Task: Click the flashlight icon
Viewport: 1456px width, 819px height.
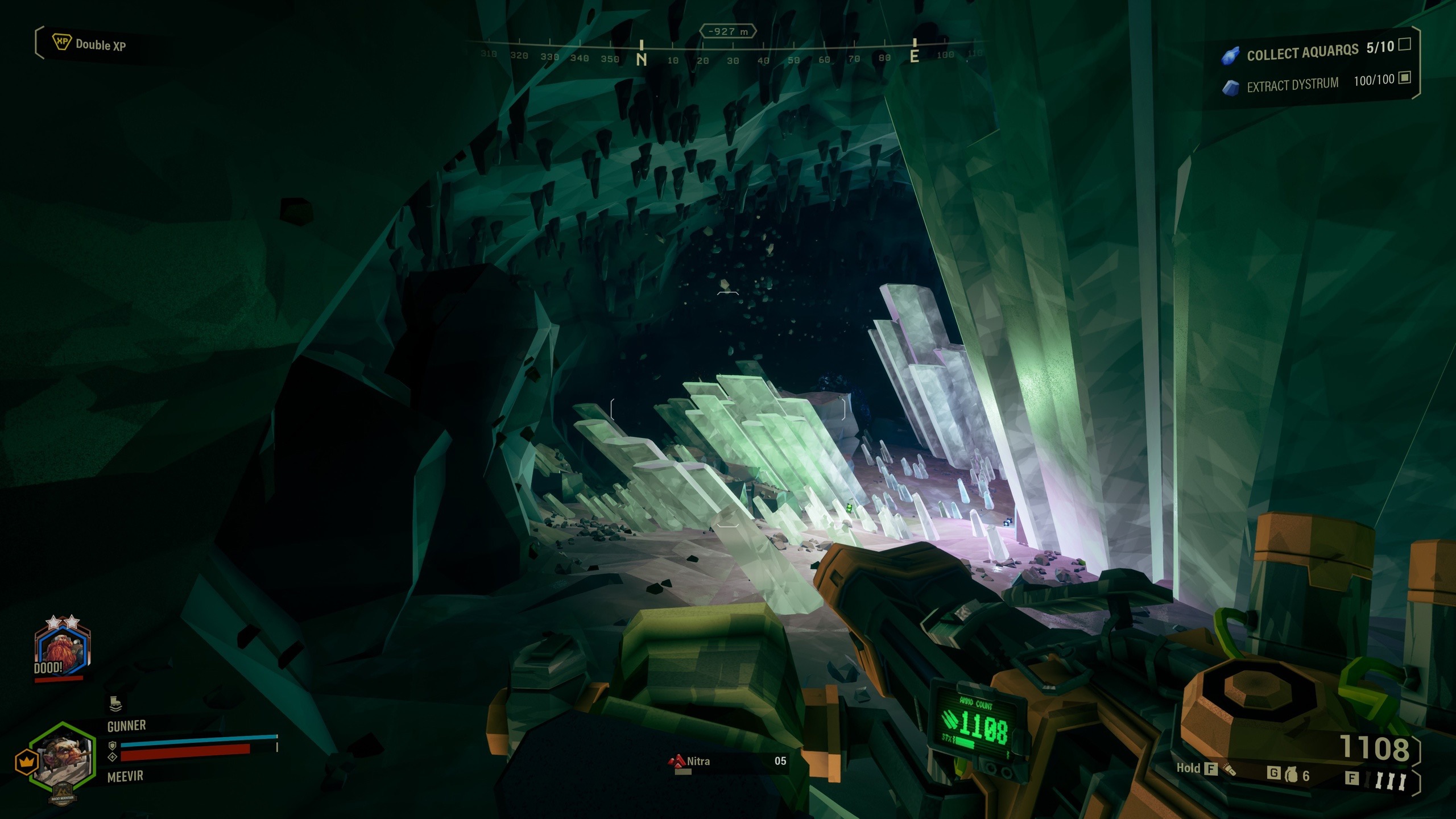Action: pyautogui.click(x=1230, y=770)
